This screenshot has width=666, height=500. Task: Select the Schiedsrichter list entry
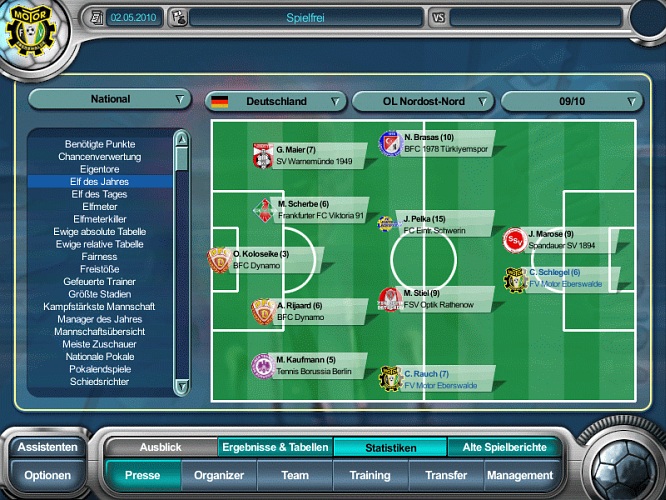pos(99,381)
